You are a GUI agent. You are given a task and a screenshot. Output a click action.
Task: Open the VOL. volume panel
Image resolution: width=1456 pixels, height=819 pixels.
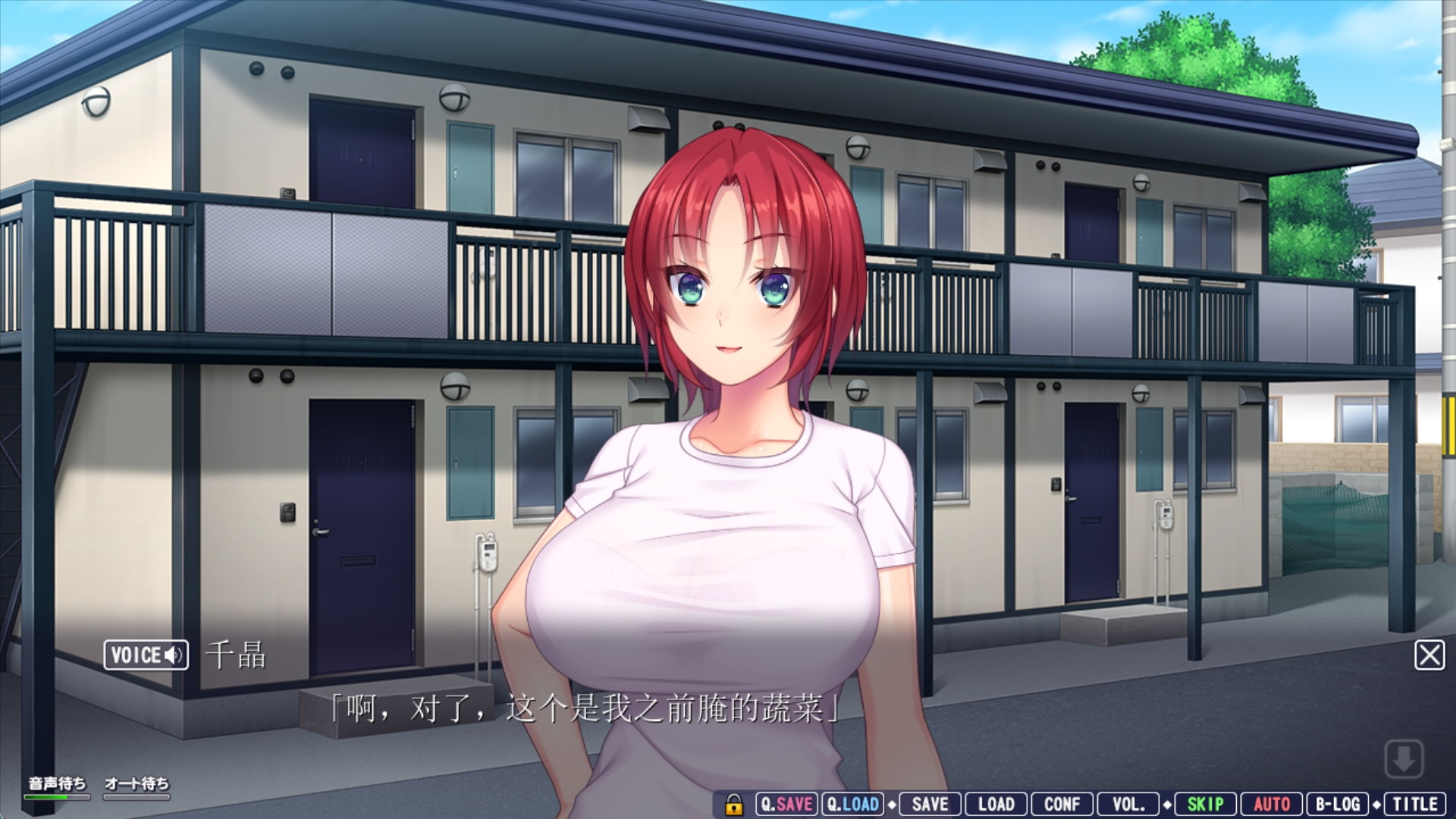point(1128,805)
